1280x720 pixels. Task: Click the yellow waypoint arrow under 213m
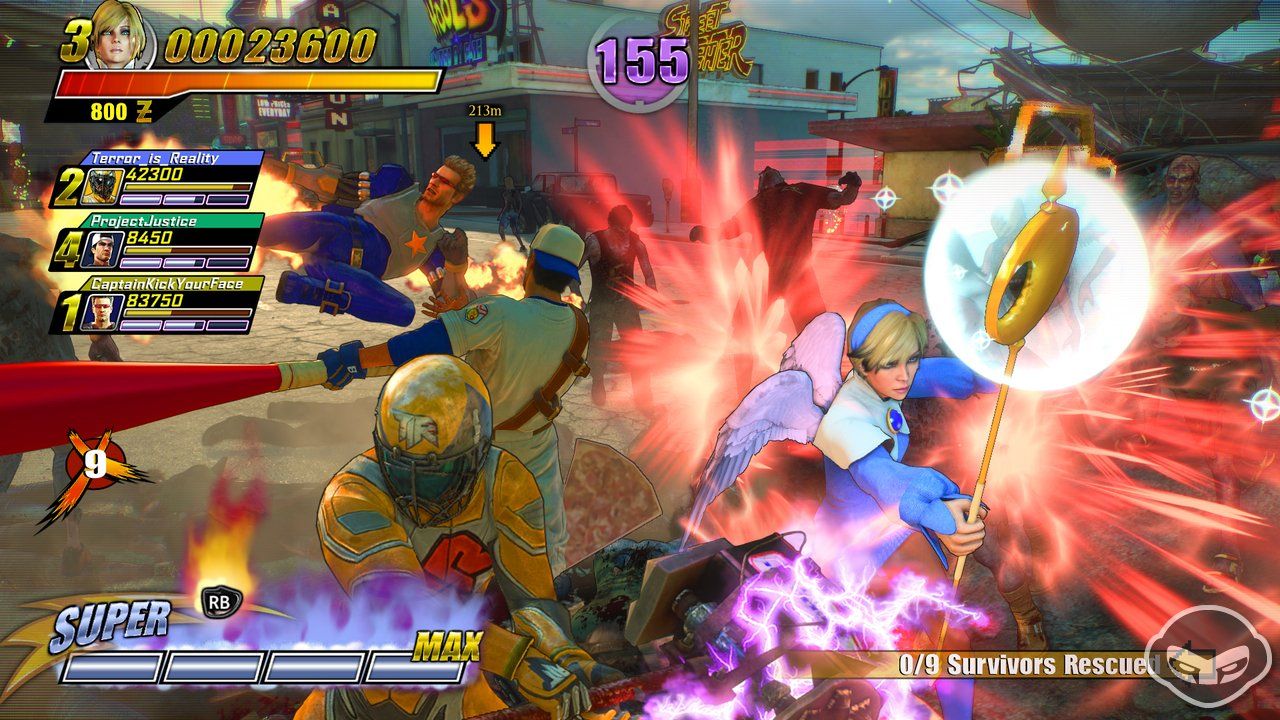pos(484,139)
